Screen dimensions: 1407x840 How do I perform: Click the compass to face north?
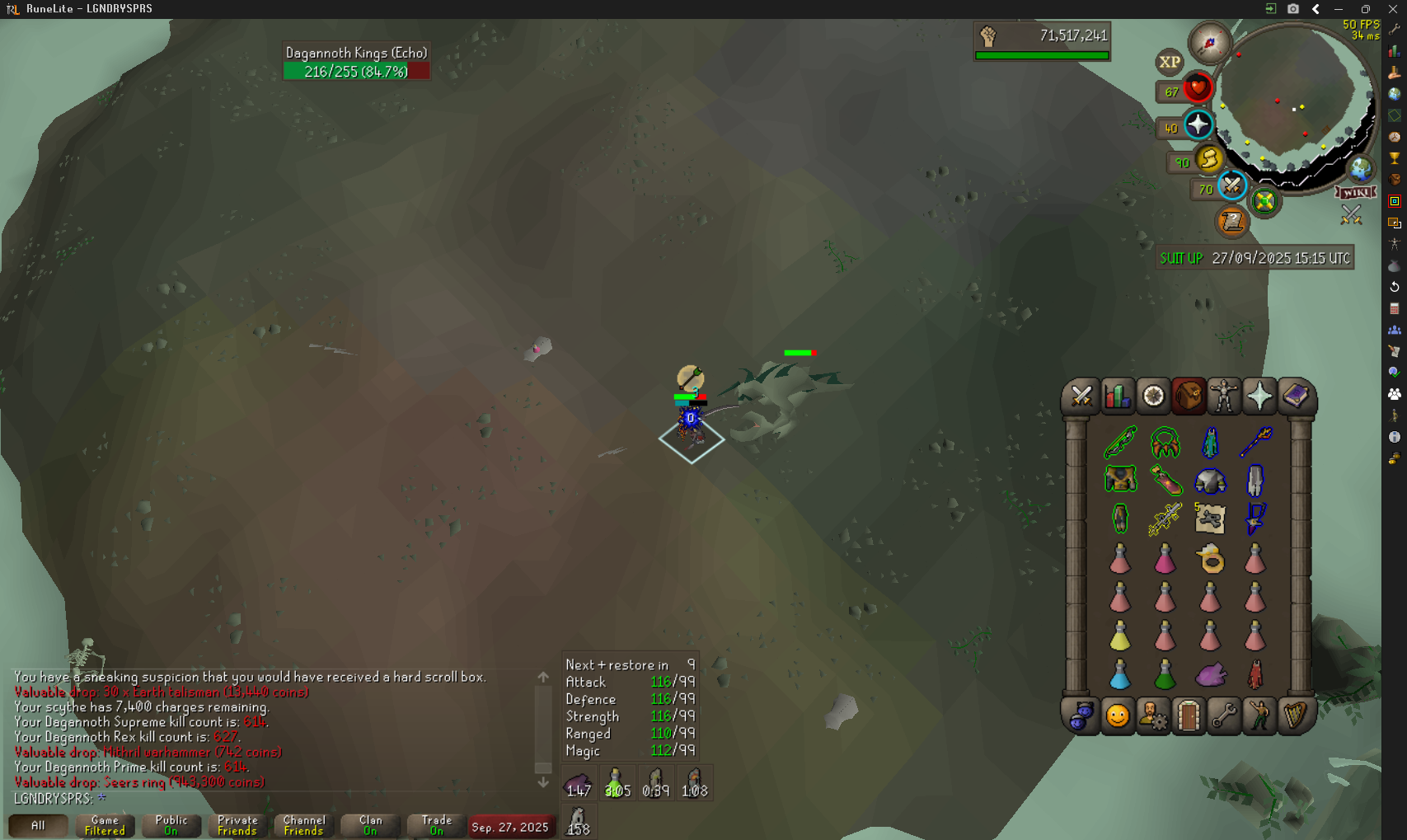[1209, 43]
